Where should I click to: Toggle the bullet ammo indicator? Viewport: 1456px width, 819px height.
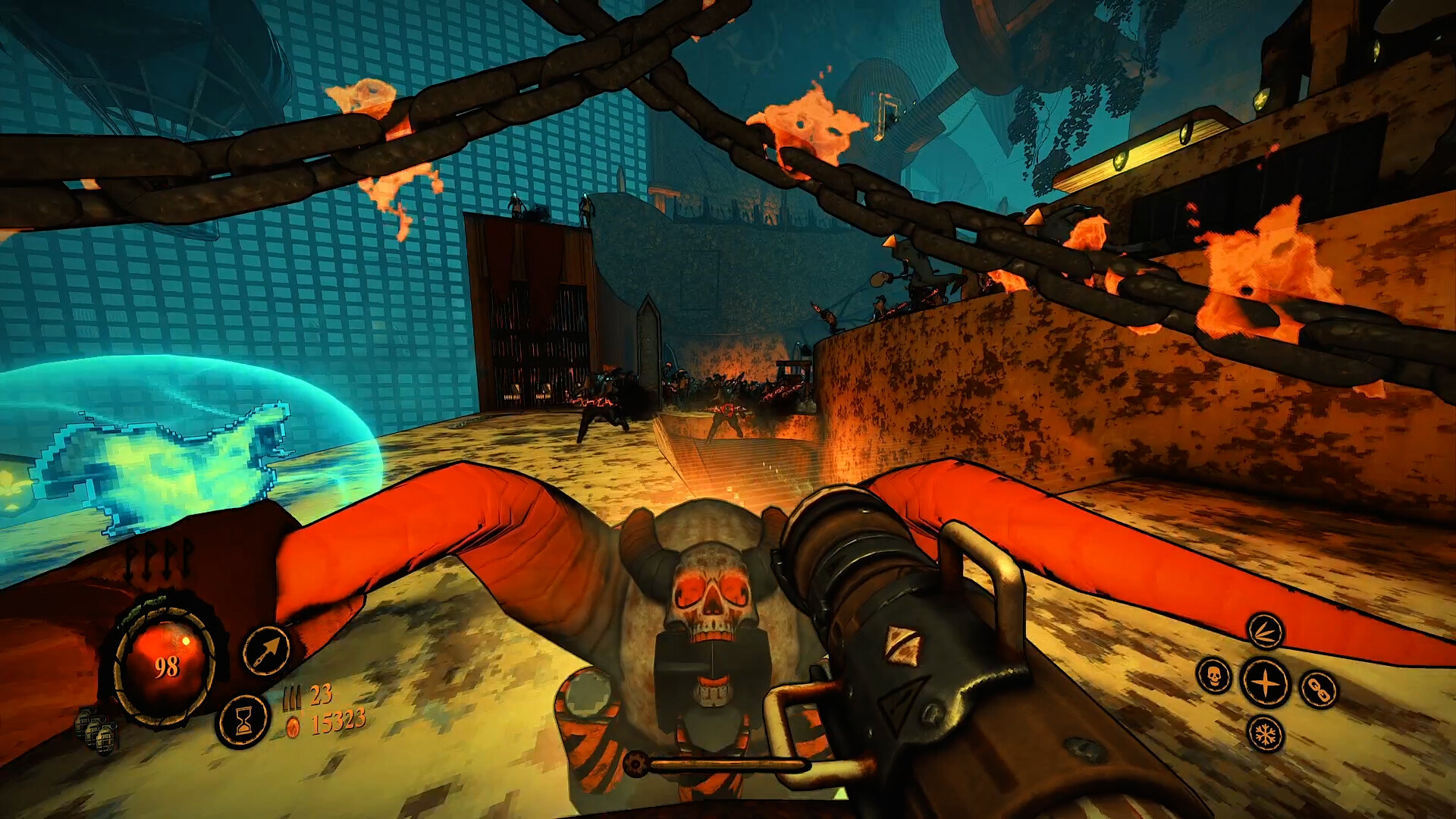click(x=296, y=695)
